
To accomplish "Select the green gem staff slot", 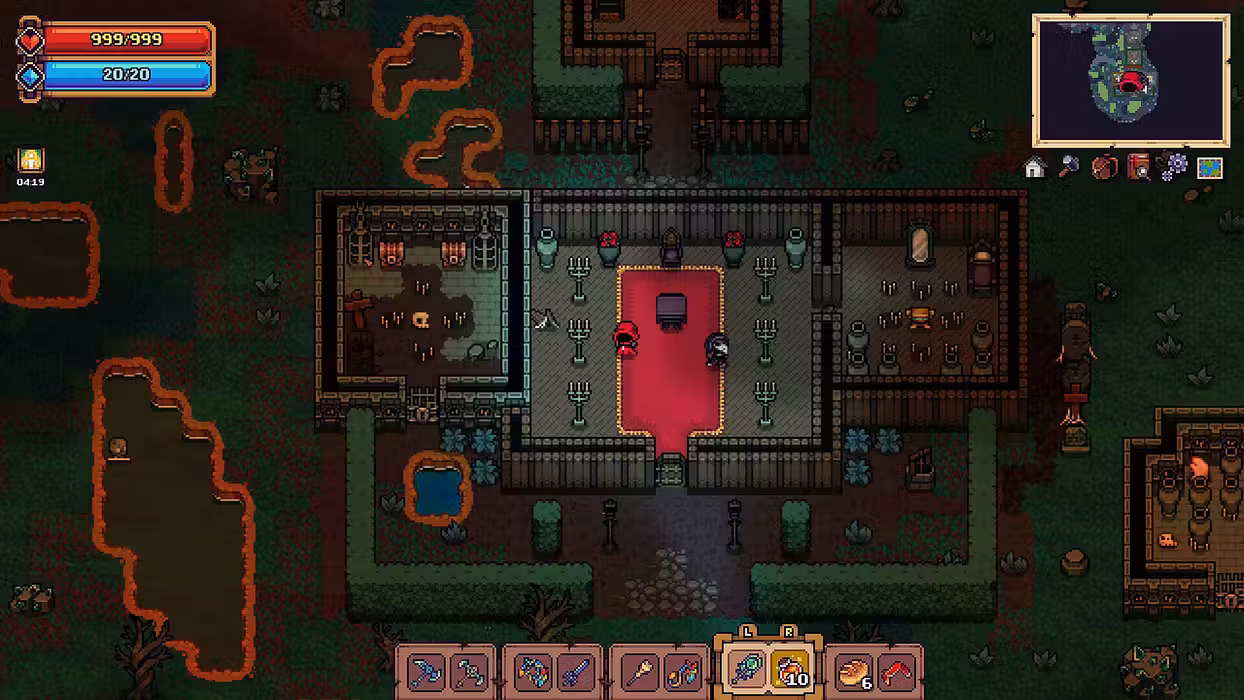I will click(745, 671).
